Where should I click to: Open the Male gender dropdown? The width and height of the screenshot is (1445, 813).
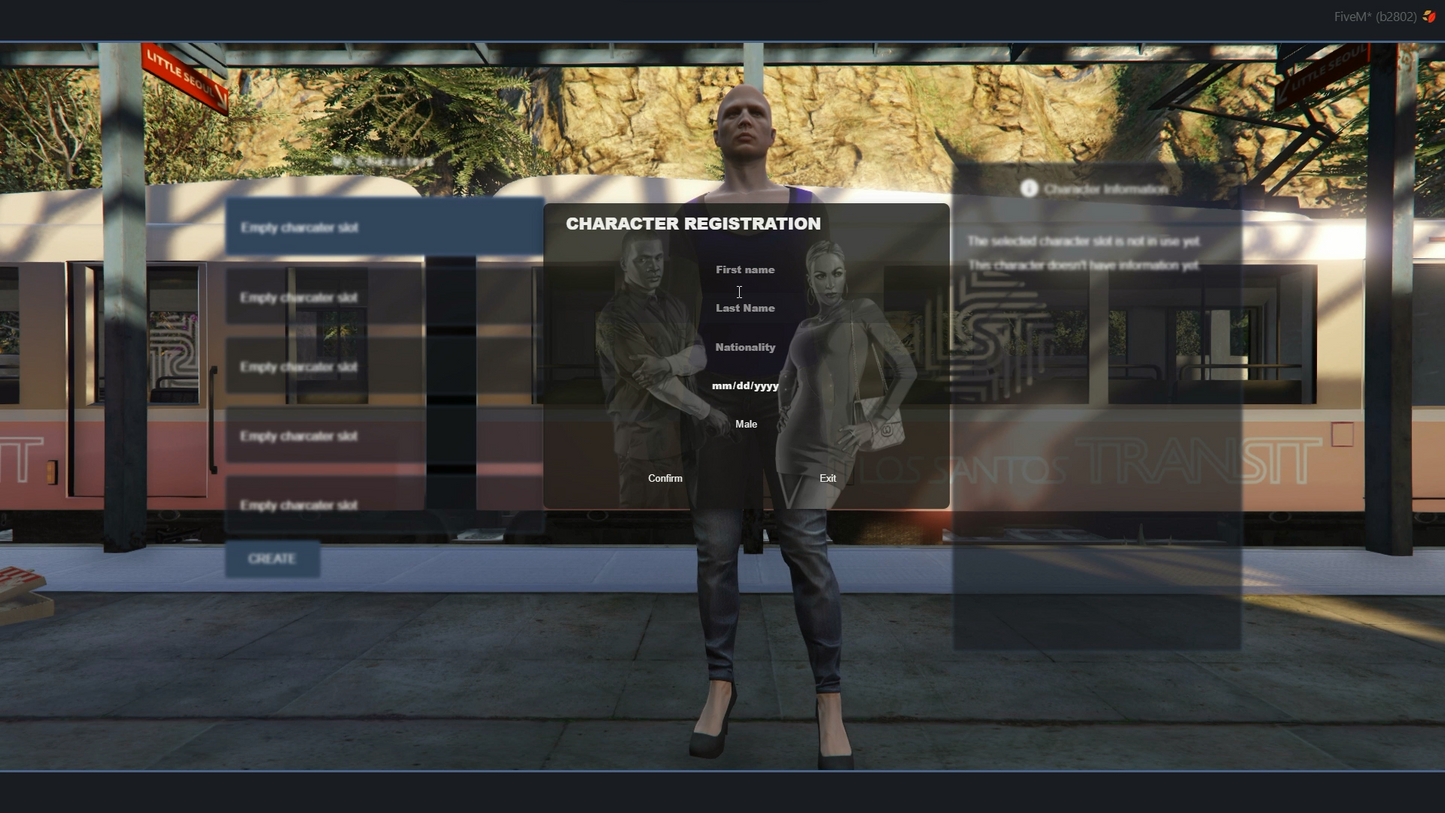[746, 424]
